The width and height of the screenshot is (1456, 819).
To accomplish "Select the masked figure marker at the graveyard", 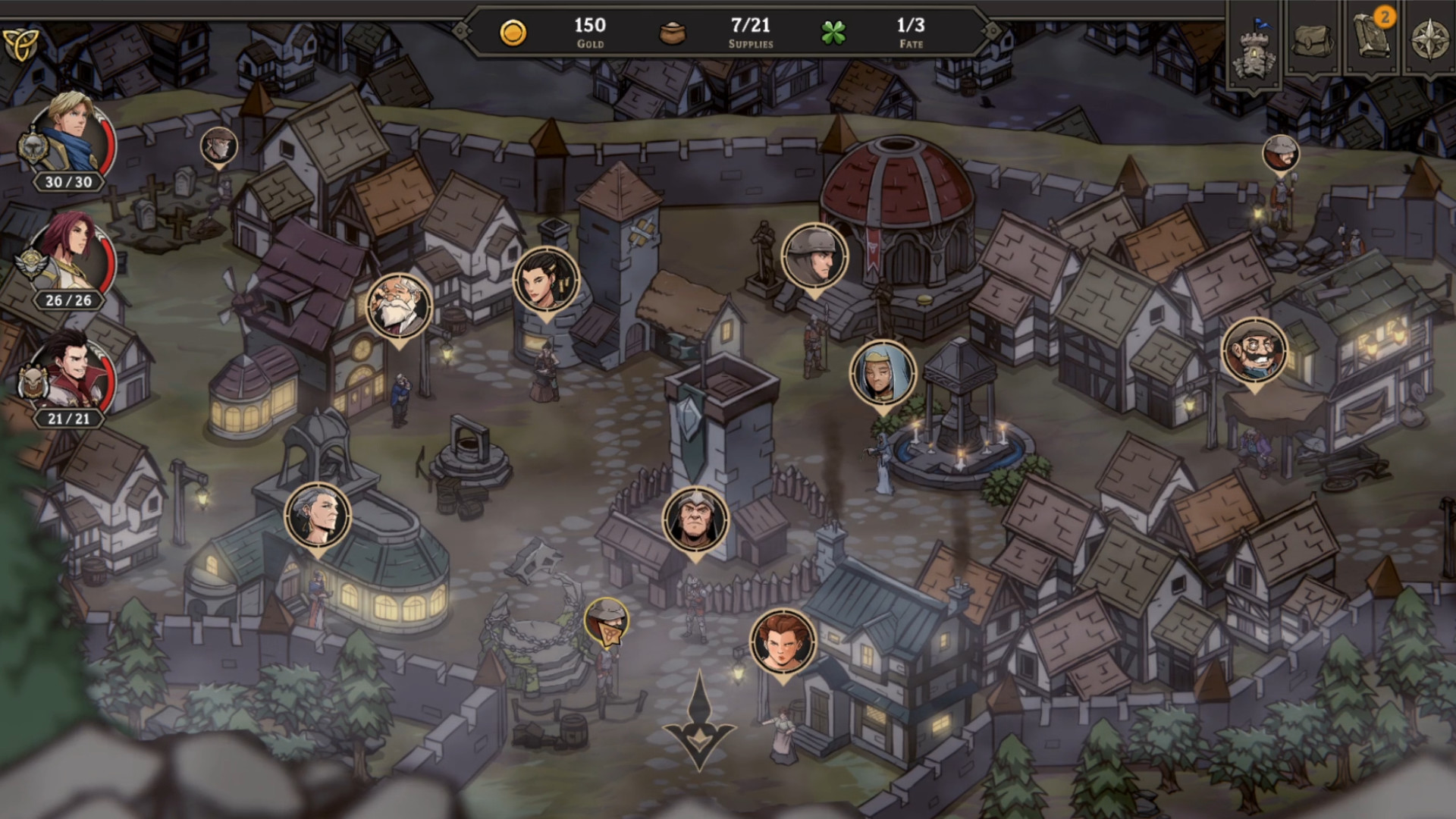I will pyautogui.click(x=218, y=146).
